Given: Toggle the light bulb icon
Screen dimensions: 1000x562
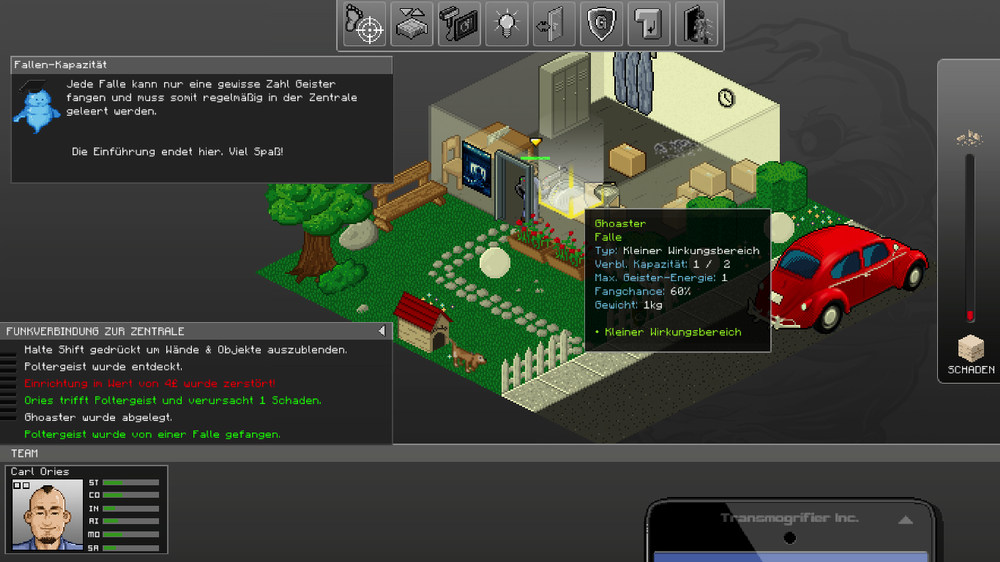Looking at the screenshot, I should [506, 25].
